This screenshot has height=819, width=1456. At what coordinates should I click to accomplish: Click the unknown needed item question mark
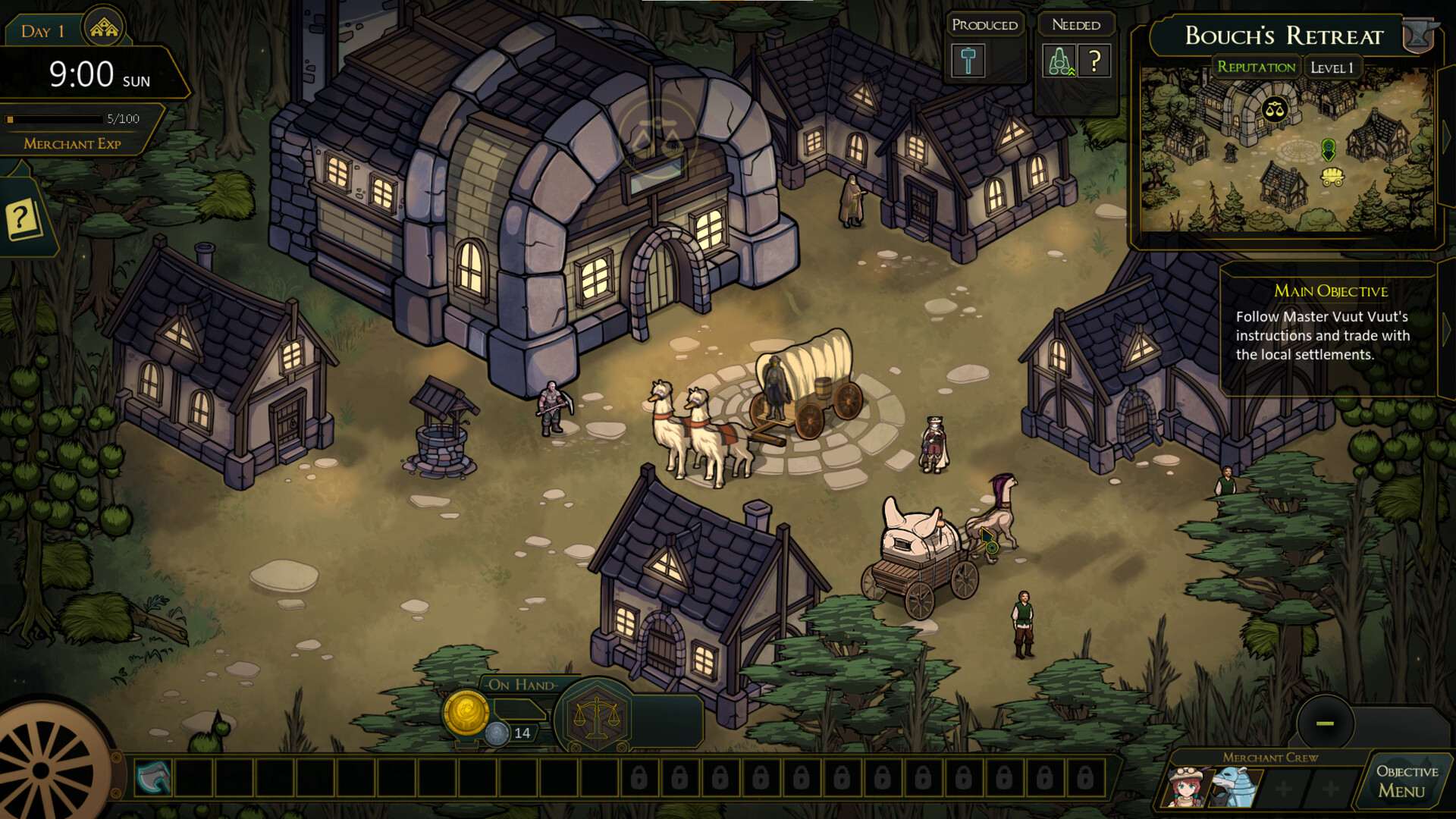pyautogui.click(x=1094, y=61)
